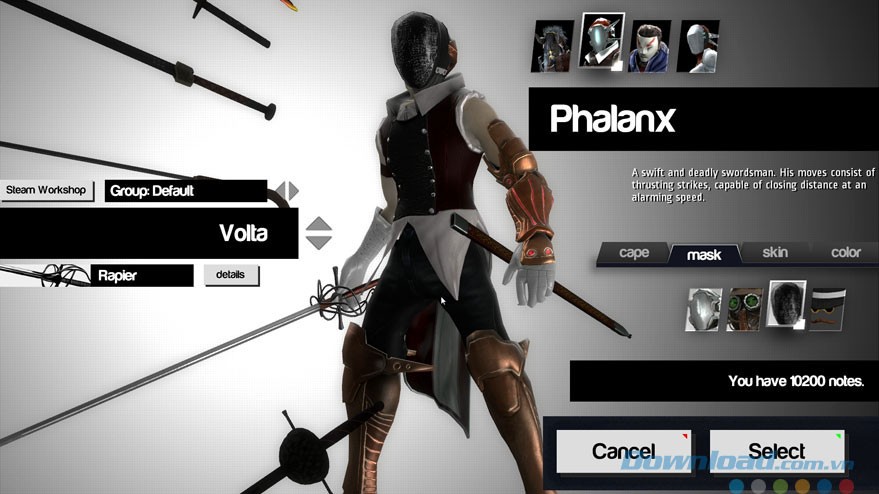Pick the white kabuki-mask character portrait
The image size is (879, 494).
coord(650,46)
